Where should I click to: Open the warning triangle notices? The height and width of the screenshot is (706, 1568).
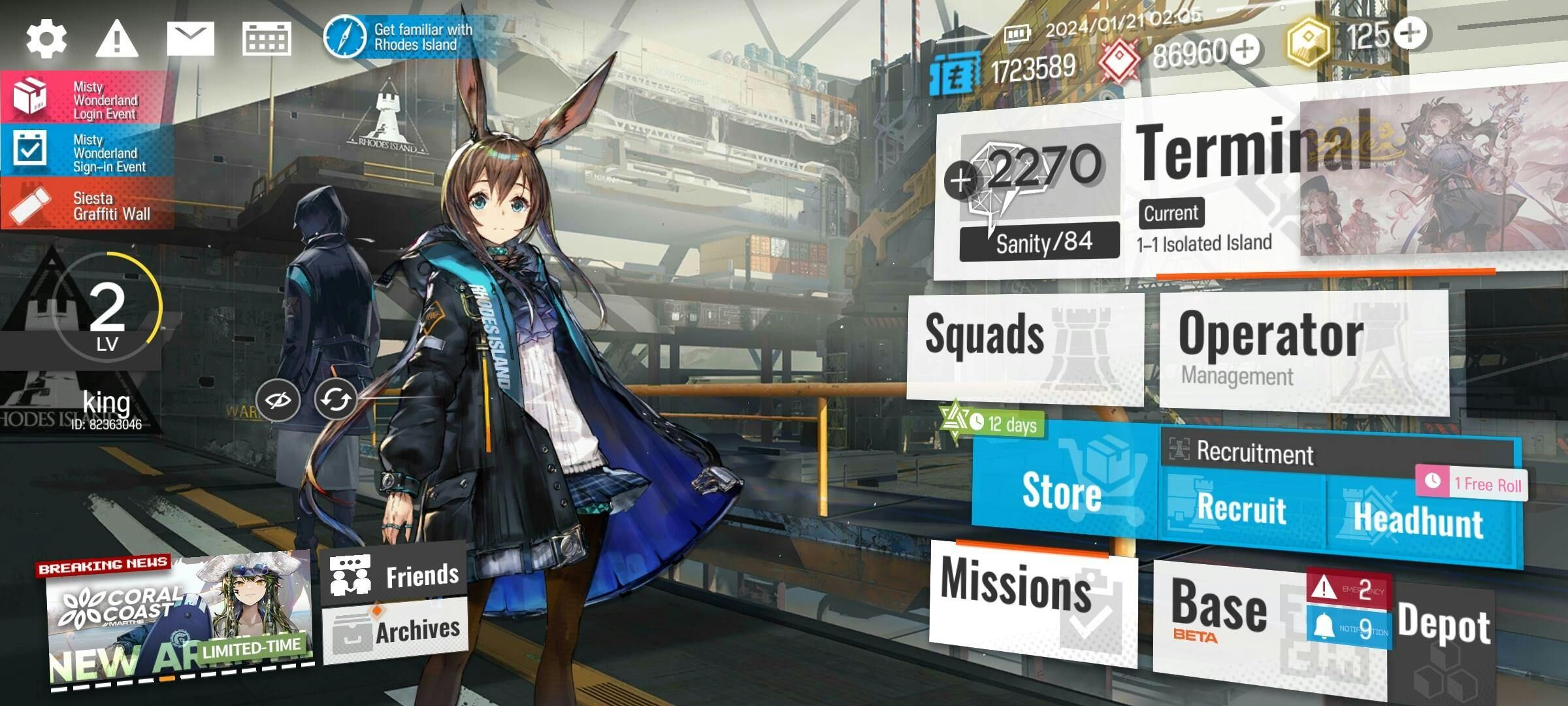coord(116,38)
